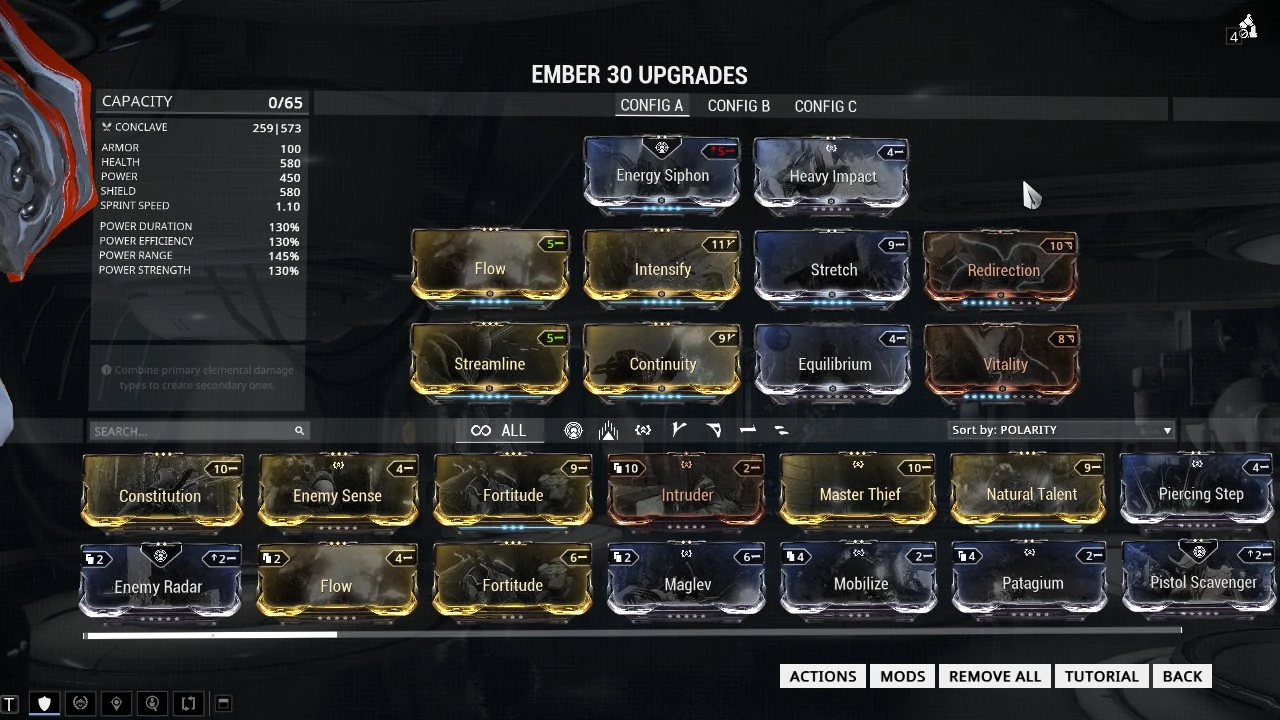This screenshot has height=720, width=1280.
Task: Open the CONFIG C configuration
Action: pos(824,106)
